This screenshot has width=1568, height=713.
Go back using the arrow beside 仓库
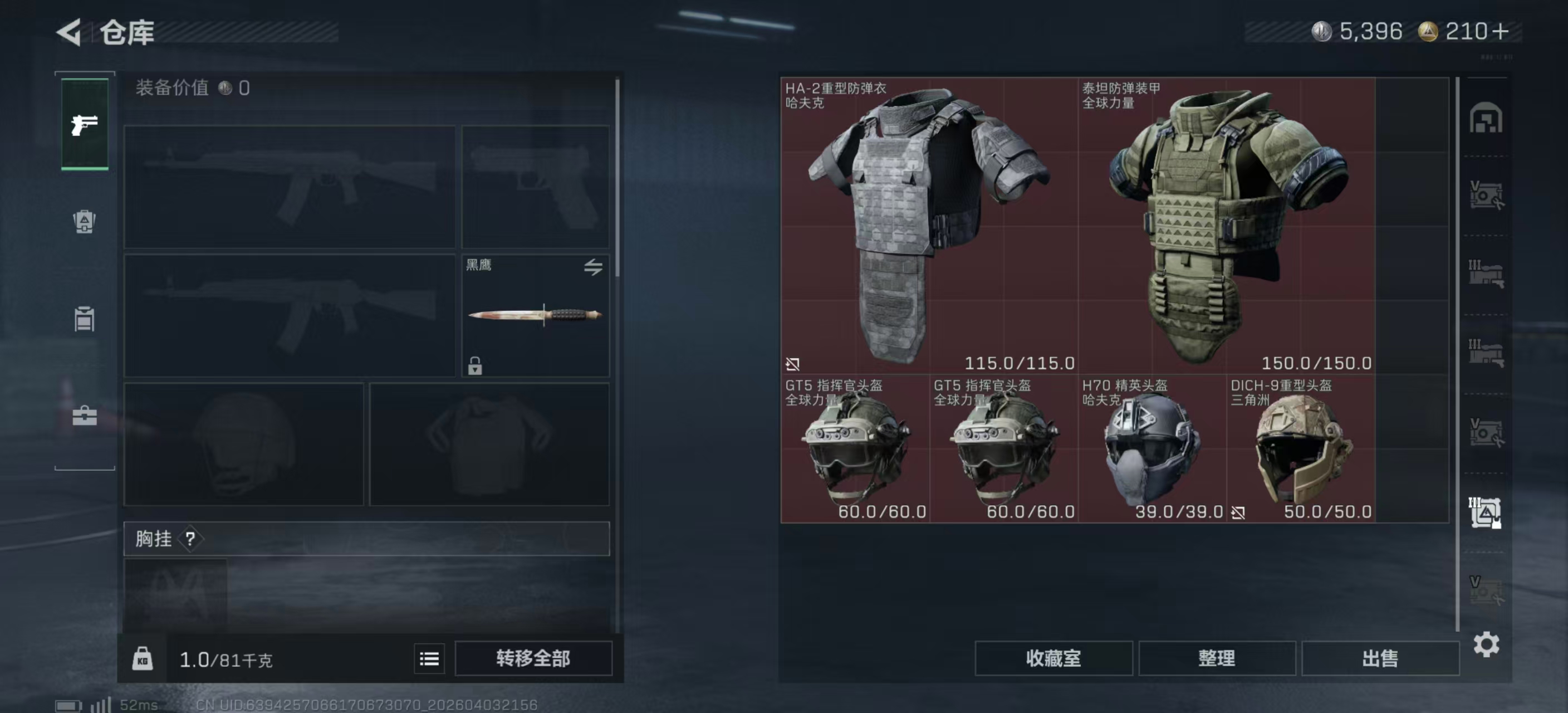tap(70, 32)
